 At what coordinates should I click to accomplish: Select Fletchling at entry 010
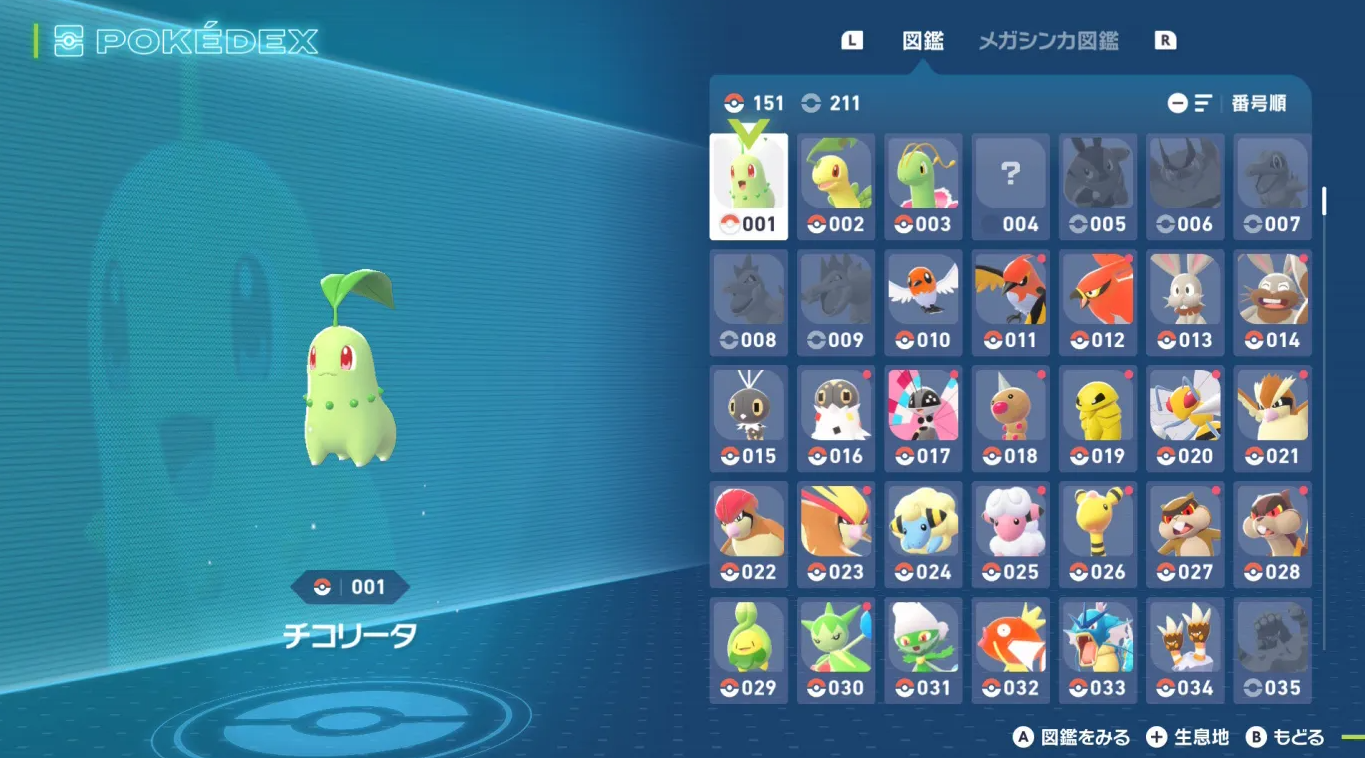tap(922, 303)
